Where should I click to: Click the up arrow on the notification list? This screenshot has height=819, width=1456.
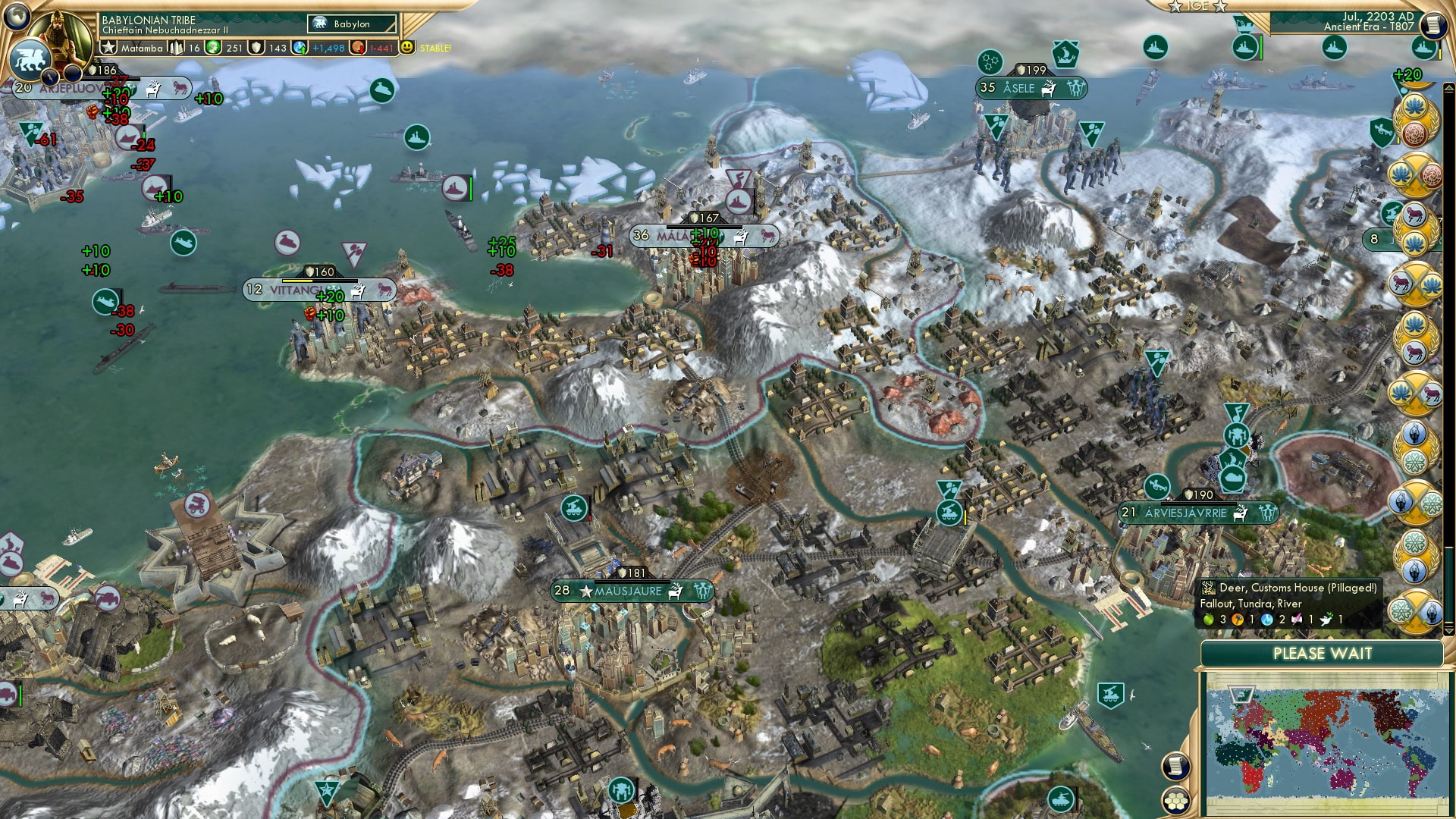coord(1448,89)
